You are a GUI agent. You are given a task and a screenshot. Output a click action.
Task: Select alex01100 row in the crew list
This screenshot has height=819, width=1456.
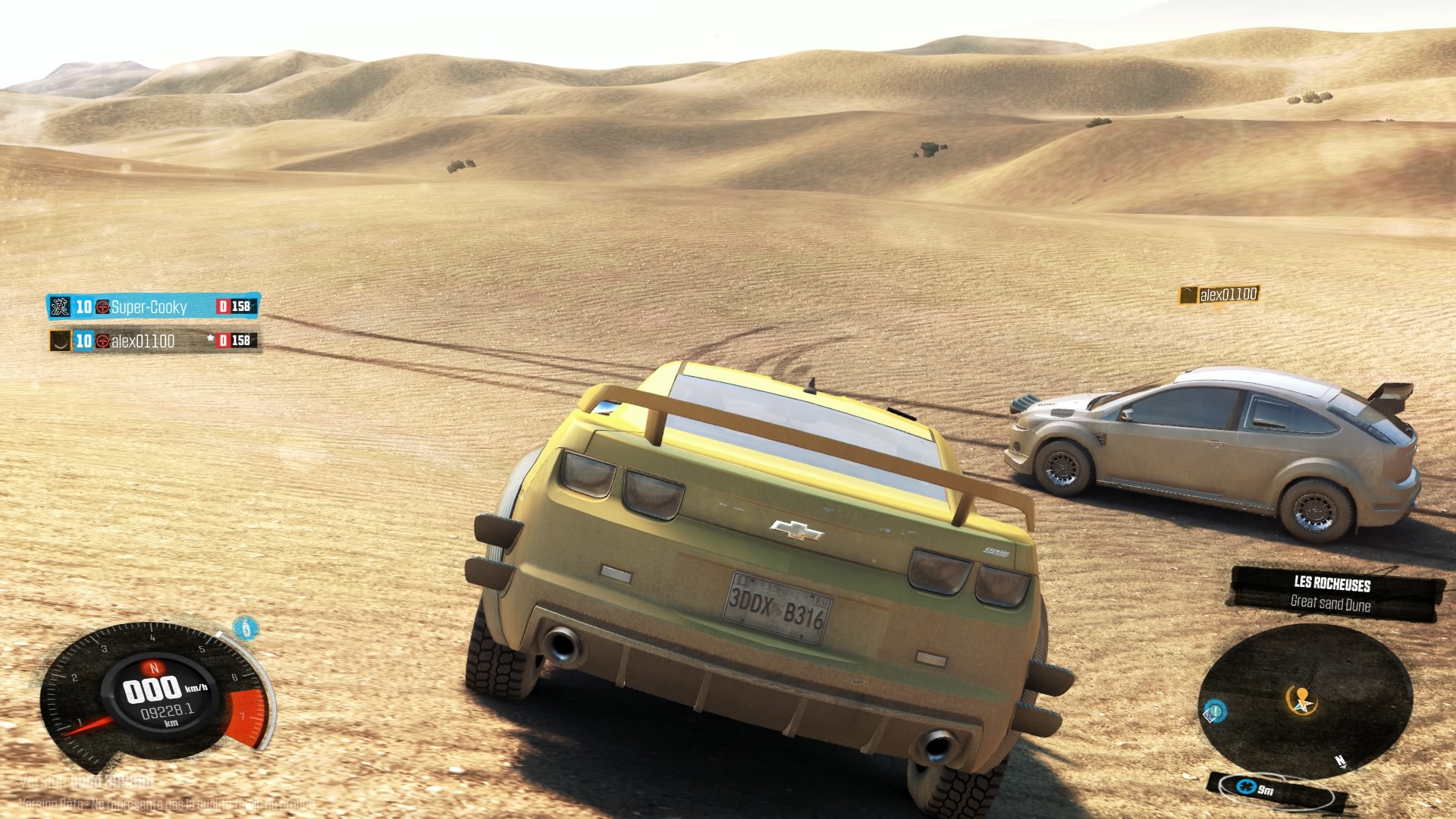pyautogui.click(x=143, y=341)
